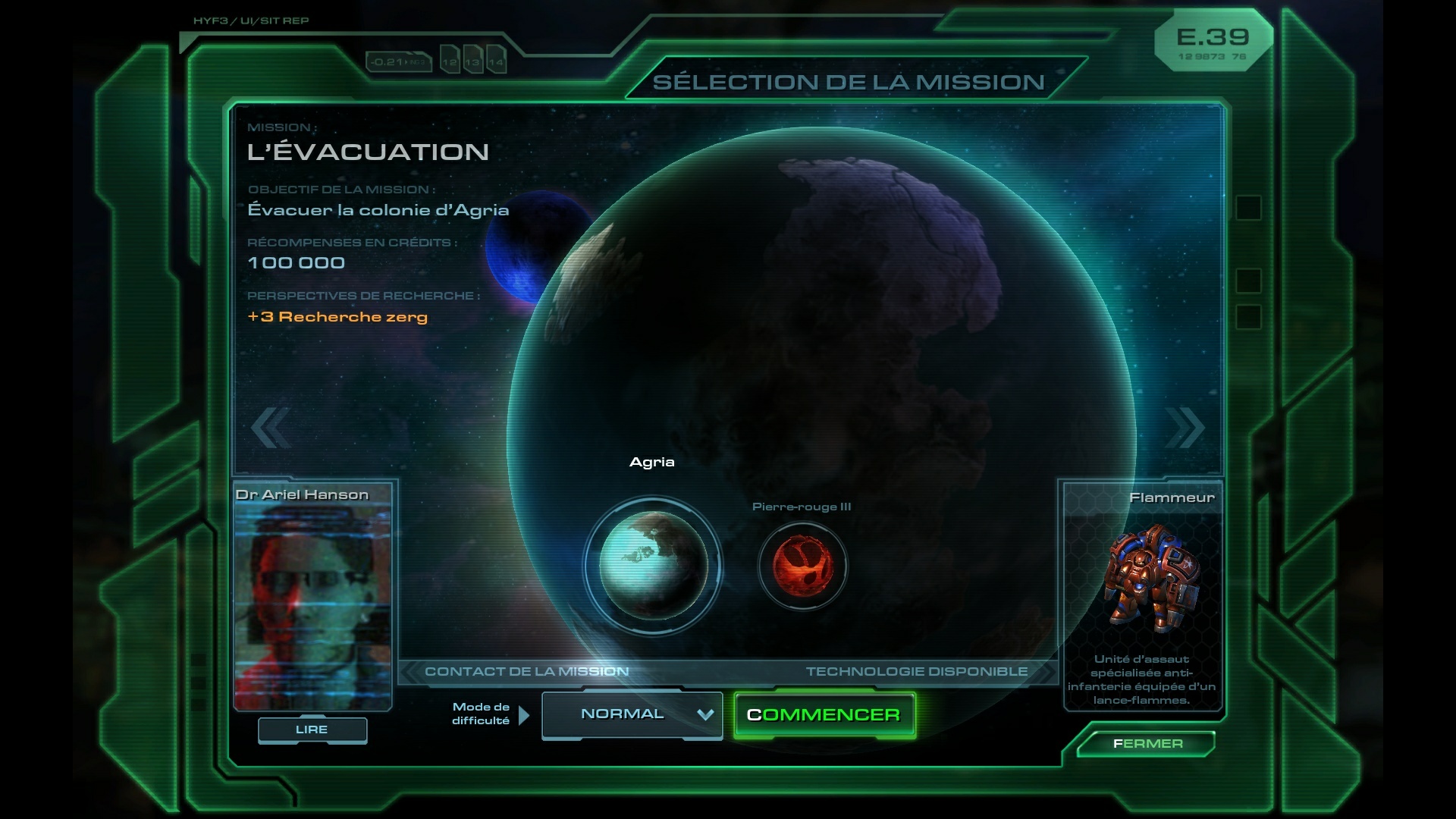Select the Agria planet mission
Screen dimensions: 1456x819
[x=653, y=566]
